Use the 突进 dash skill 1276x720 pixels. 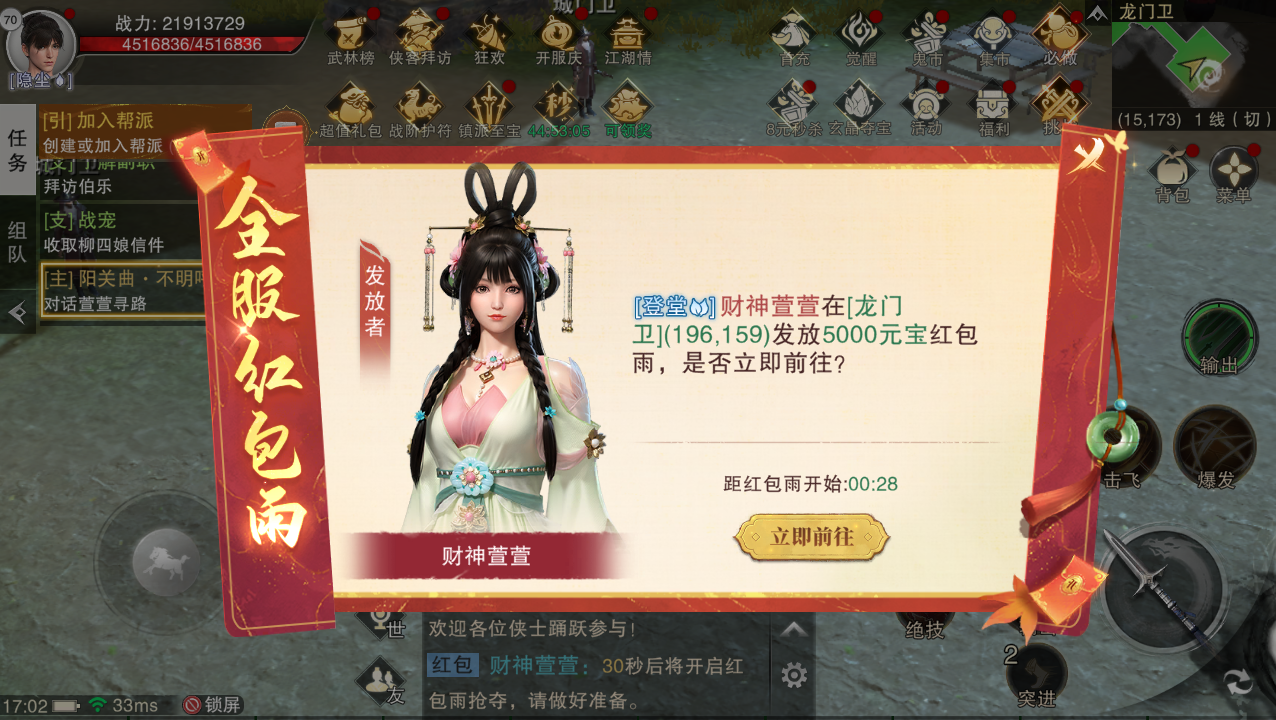pyautogui.click(x=1035, y=675)
